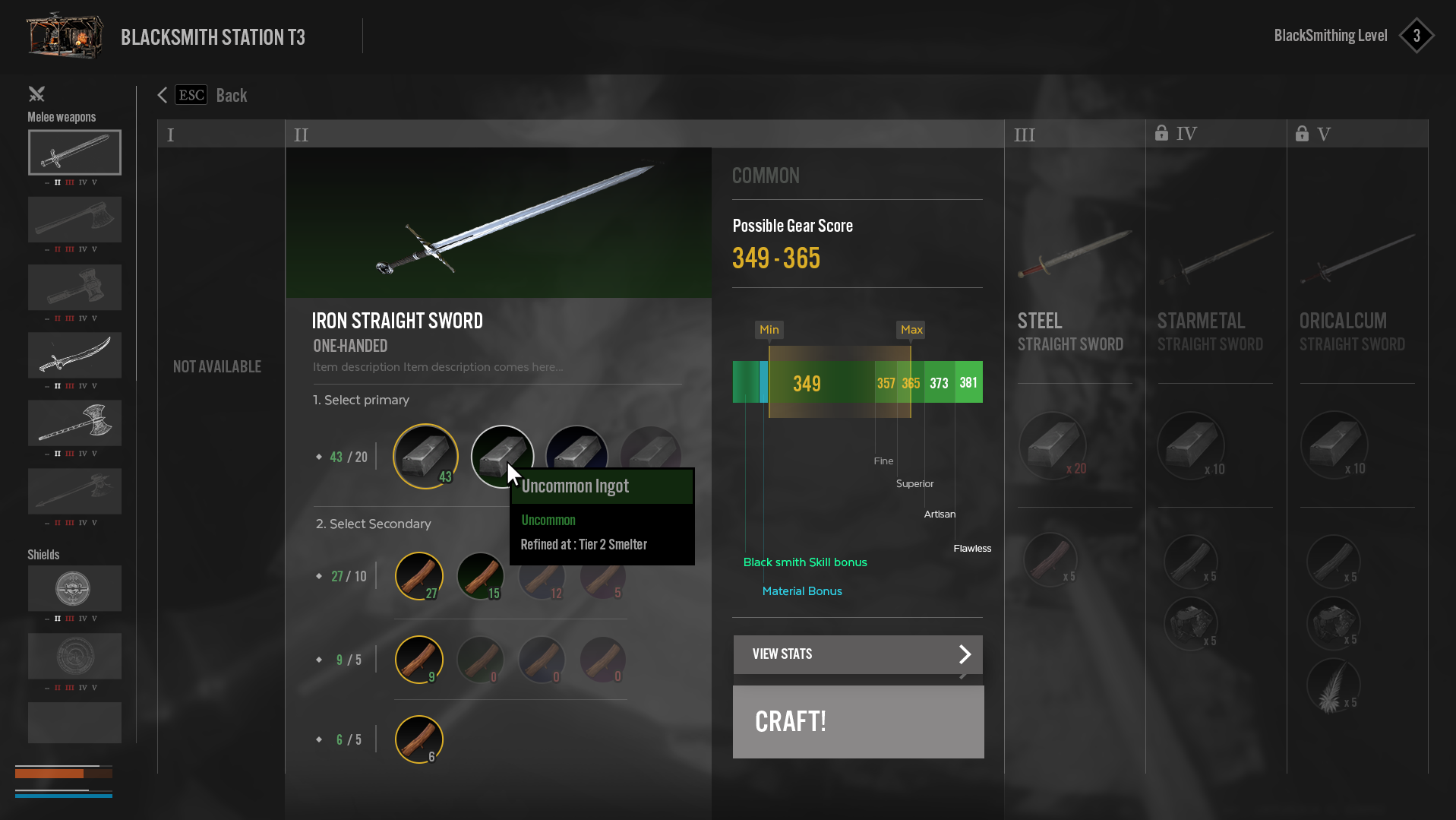Open the View Stats panel
This screenshot has height=820, width=1456.
[857, 654]
